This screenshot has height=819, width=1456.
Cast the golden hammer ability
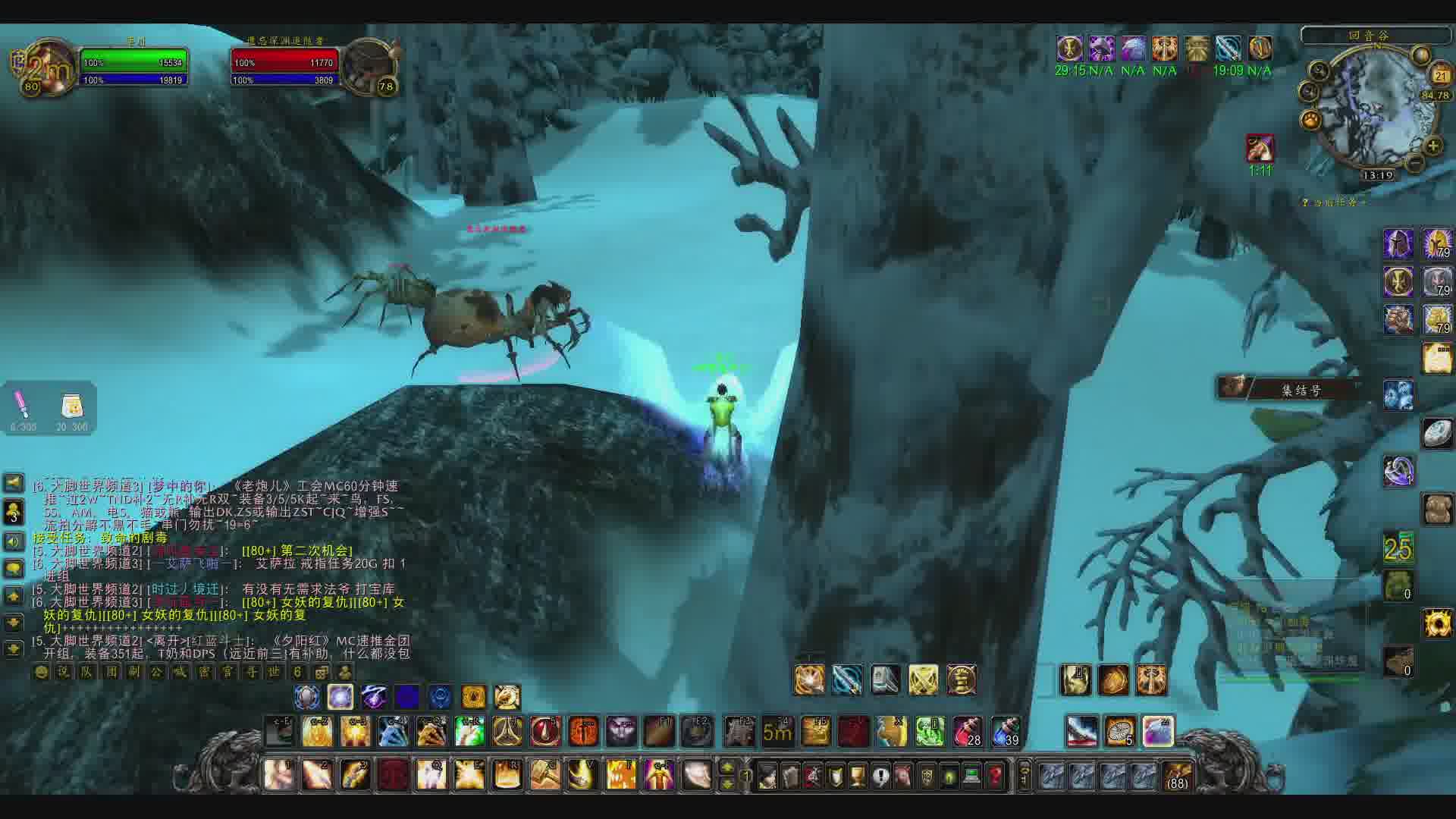click(544, 775)
